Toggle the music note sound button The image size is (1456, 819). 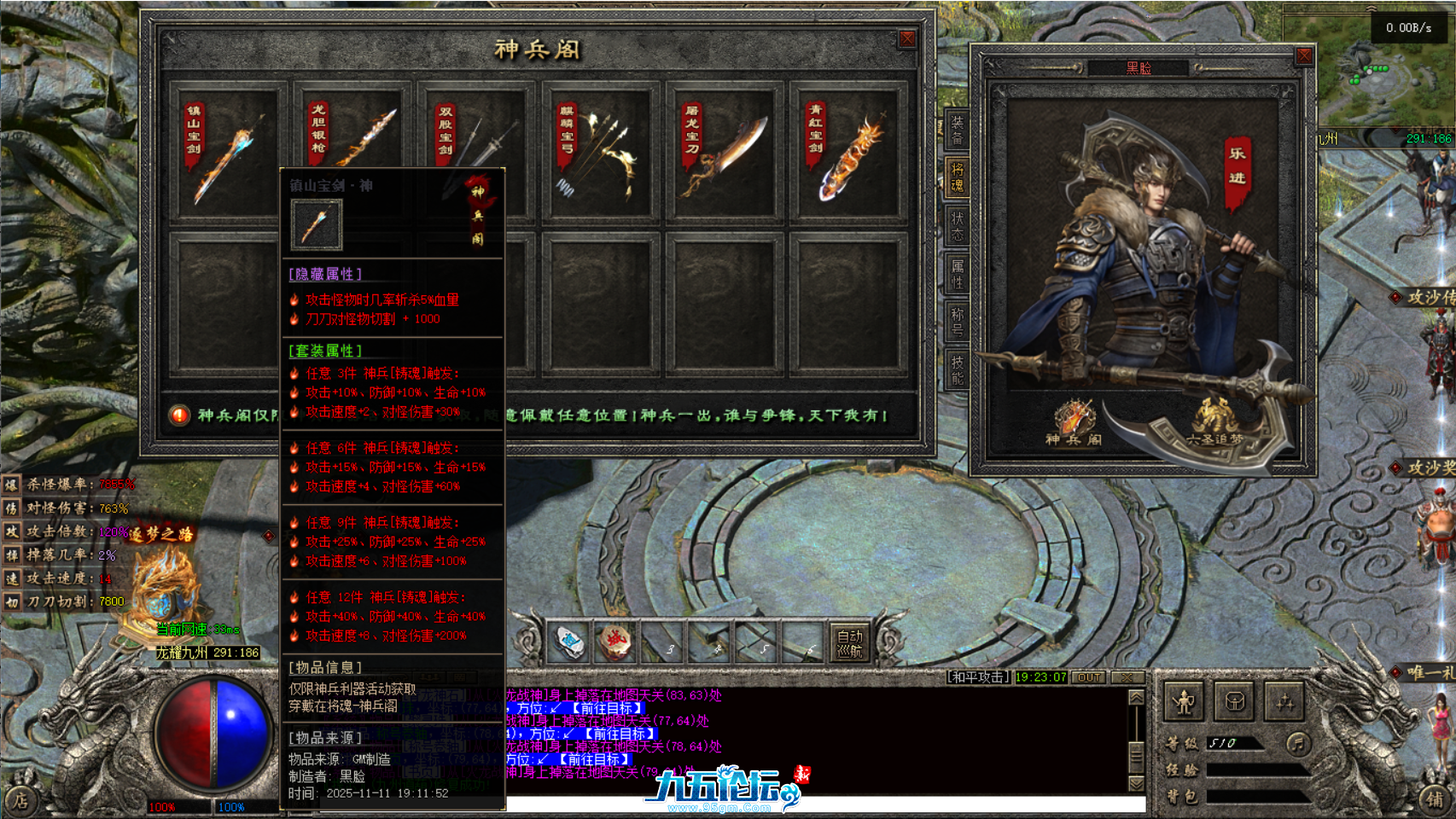[1297, 743]
